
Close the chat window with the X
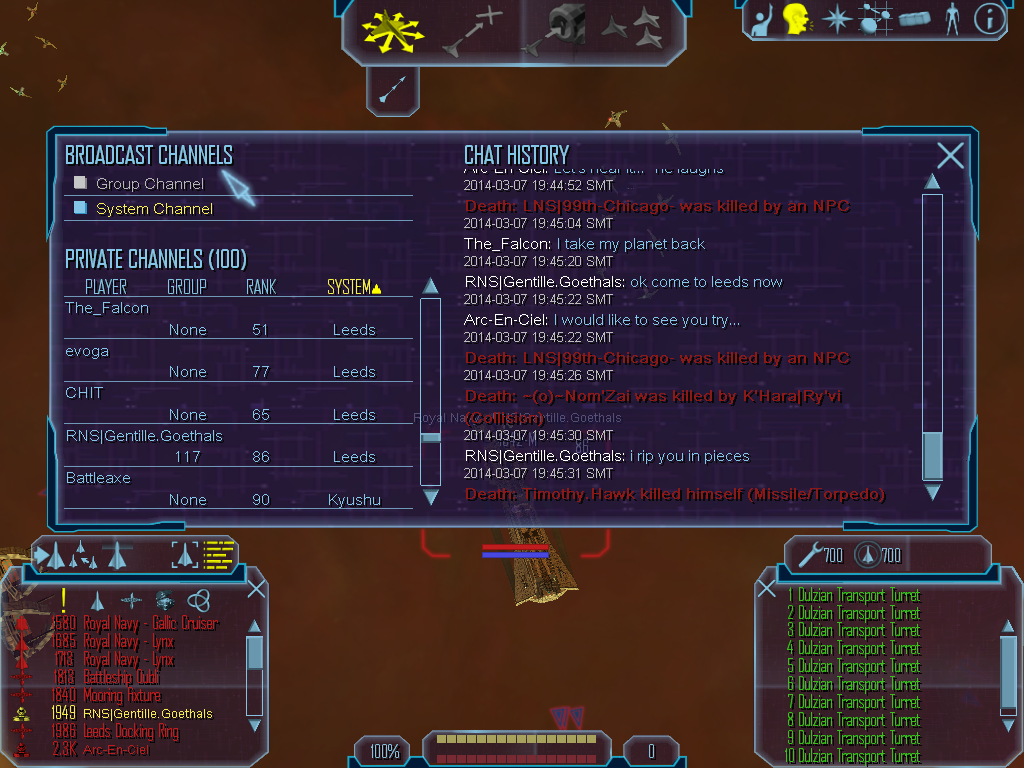coord(950,155)
